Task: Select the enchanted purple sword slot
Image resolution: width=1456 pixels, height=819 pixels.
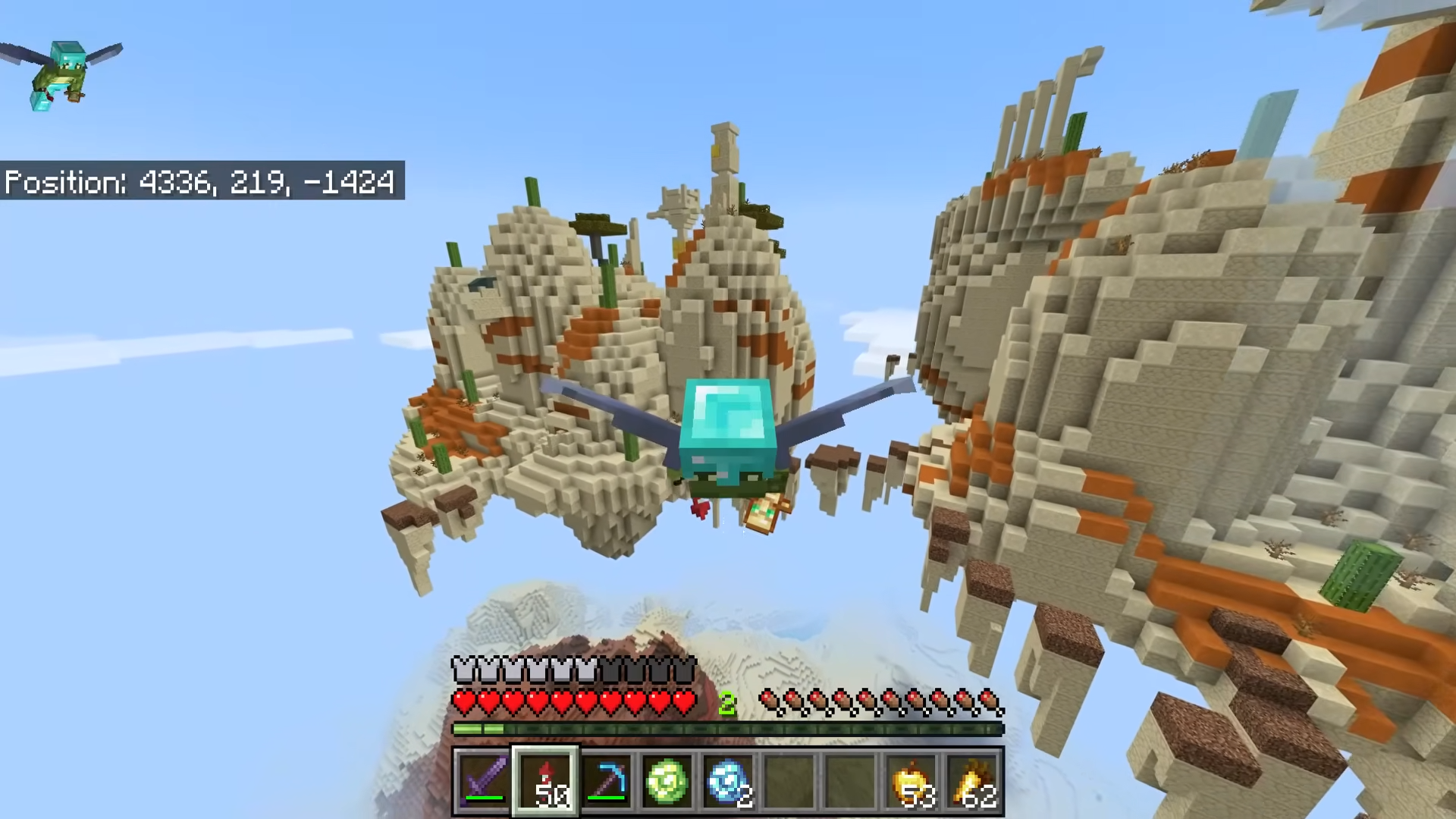Action: tap(483, 780)
